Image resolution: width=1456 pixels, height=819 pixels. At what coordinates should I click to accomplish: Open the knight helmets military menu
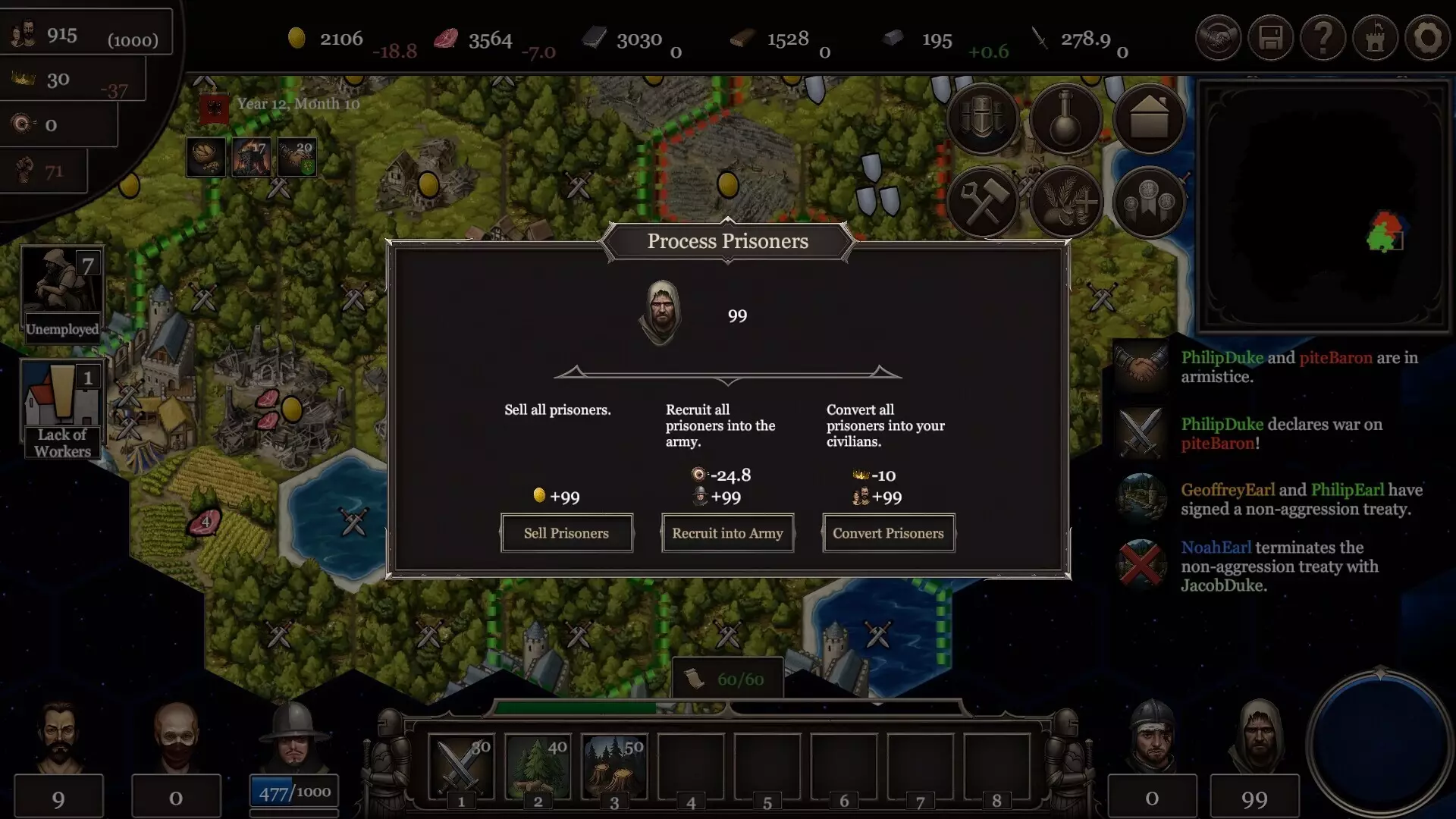click(983, 120)
